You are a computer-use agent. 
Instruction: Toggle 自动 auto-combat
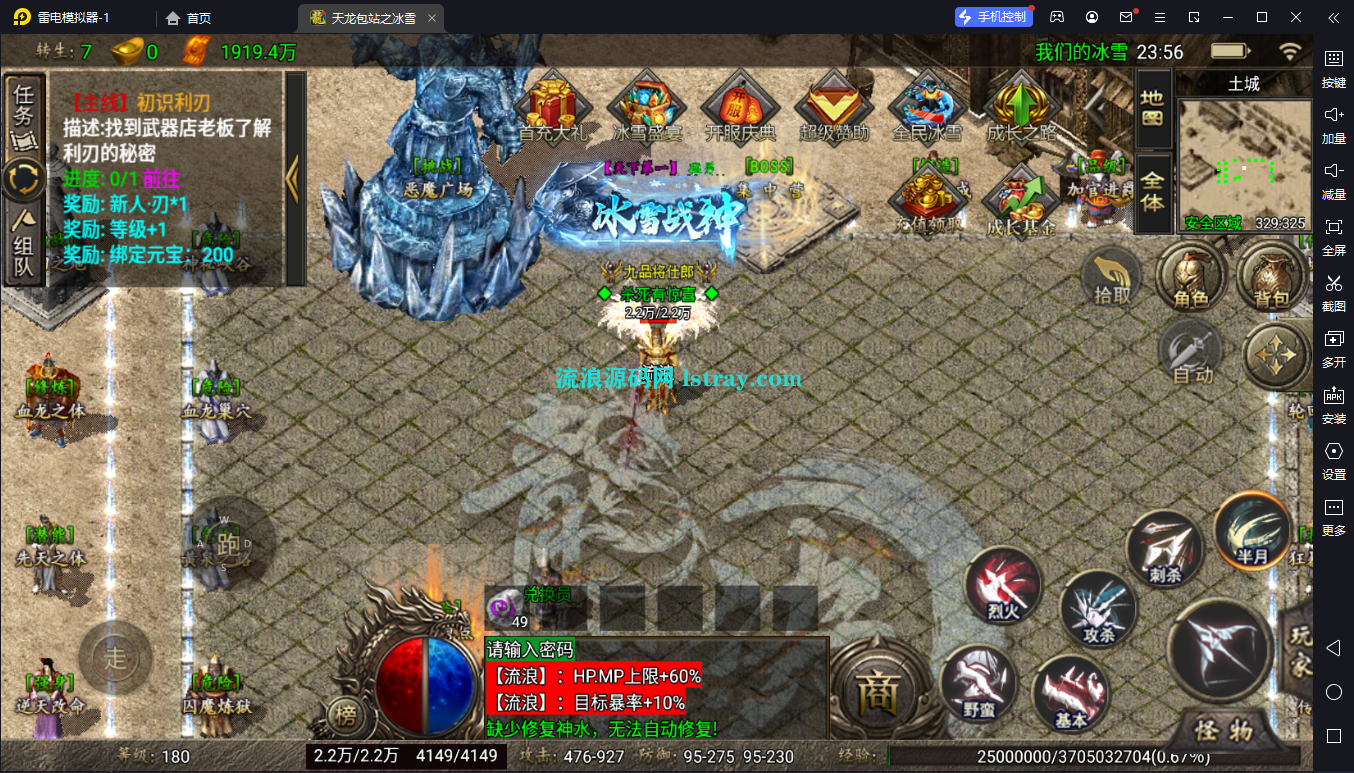point(1191,355)
